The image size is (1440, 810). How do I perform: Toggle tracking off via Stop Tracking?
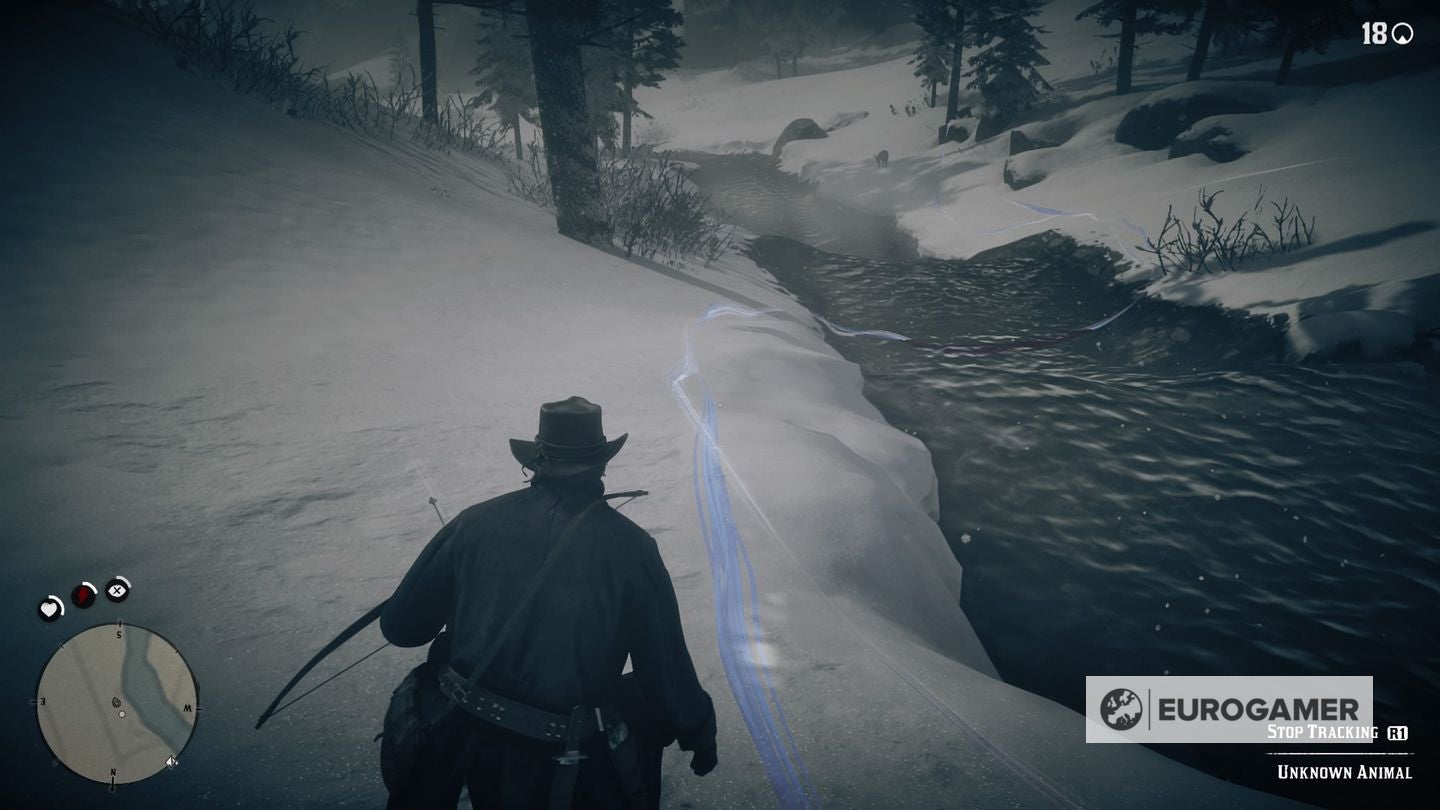click(x=1323, y=730)
